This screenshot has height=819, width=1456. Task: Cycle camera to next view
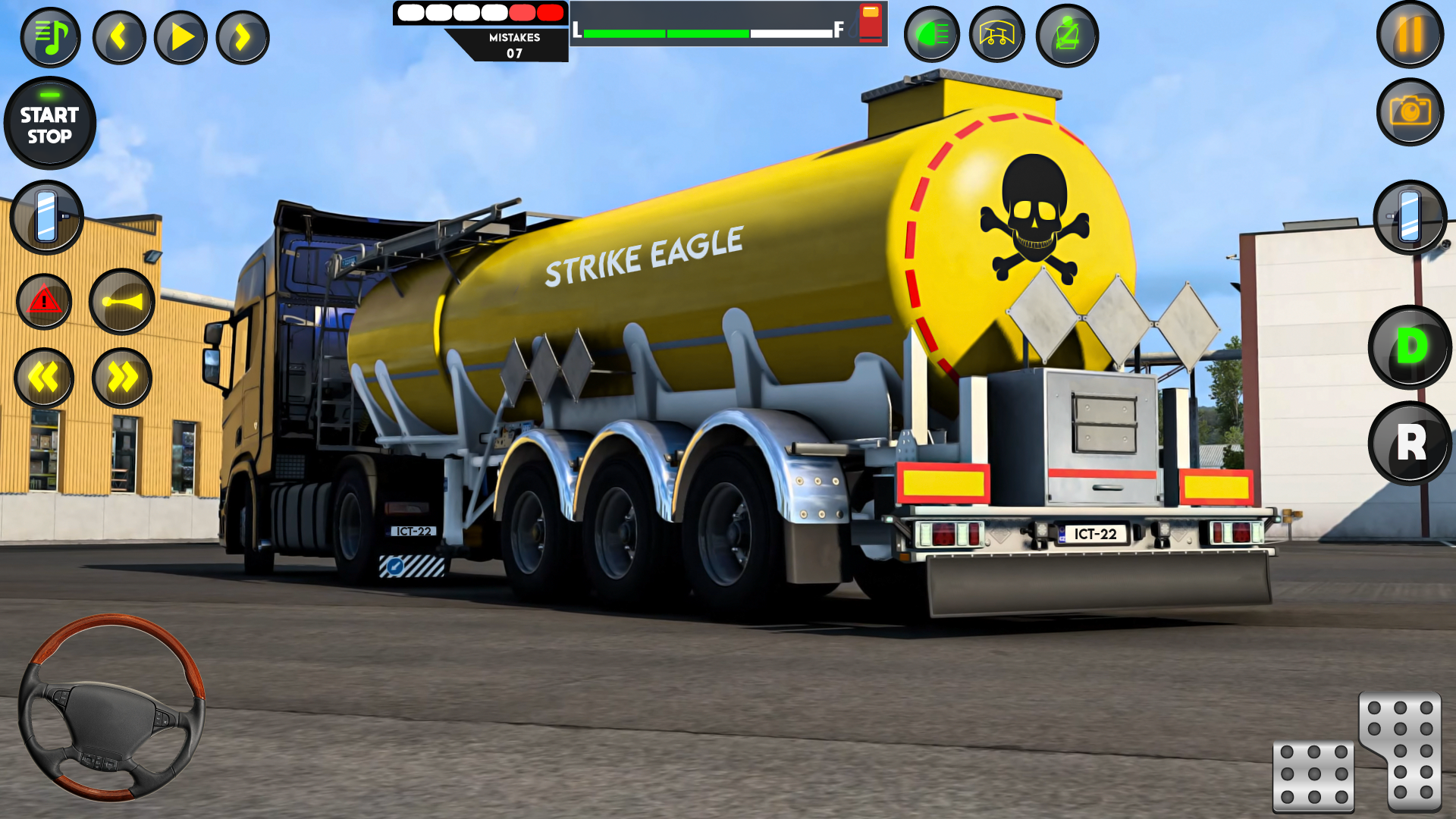click(240, 36)
